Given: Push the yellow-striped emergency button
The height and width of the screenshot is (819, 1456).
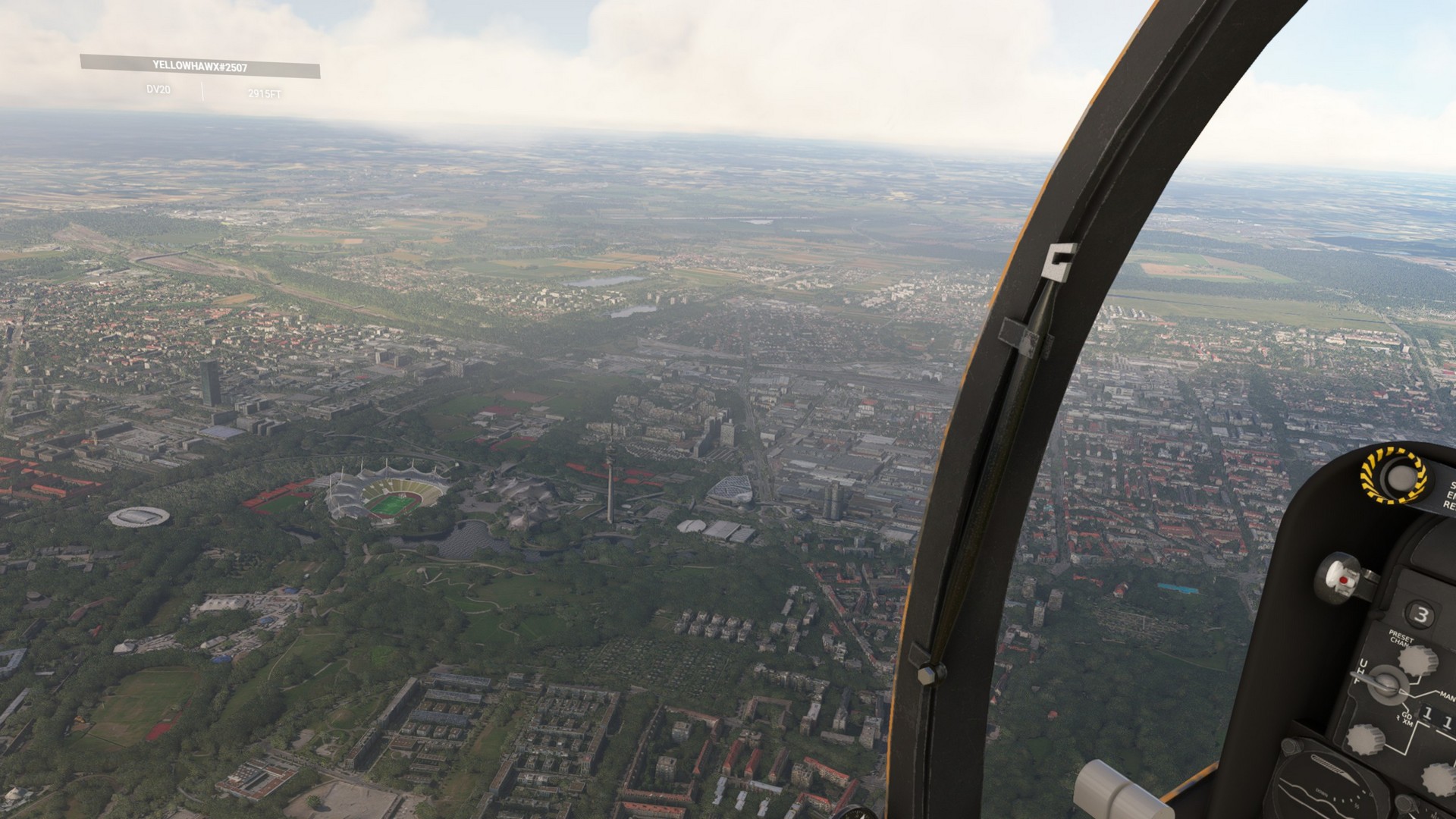Looking at the screenshot, I should coord(1395,476).
